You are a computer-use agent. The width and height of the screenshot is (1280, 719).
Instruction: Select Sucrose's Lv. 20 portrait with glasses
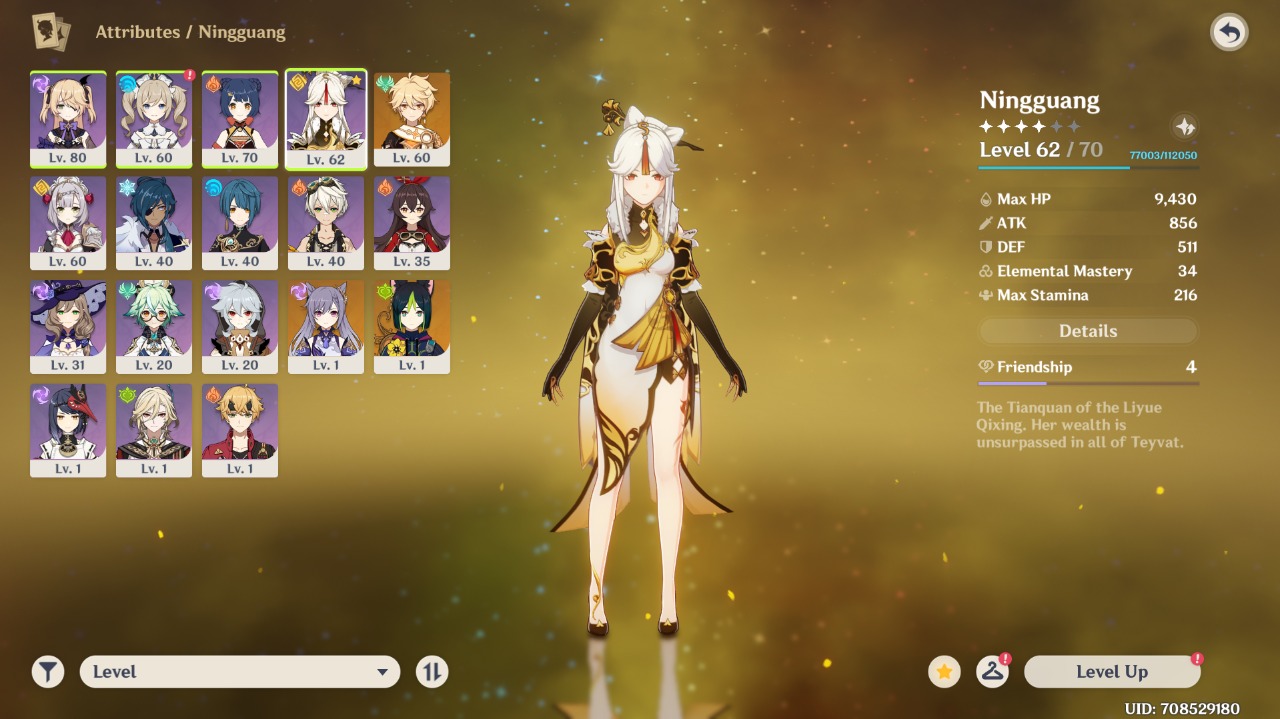pyautogui.click(x=154, y=326)
